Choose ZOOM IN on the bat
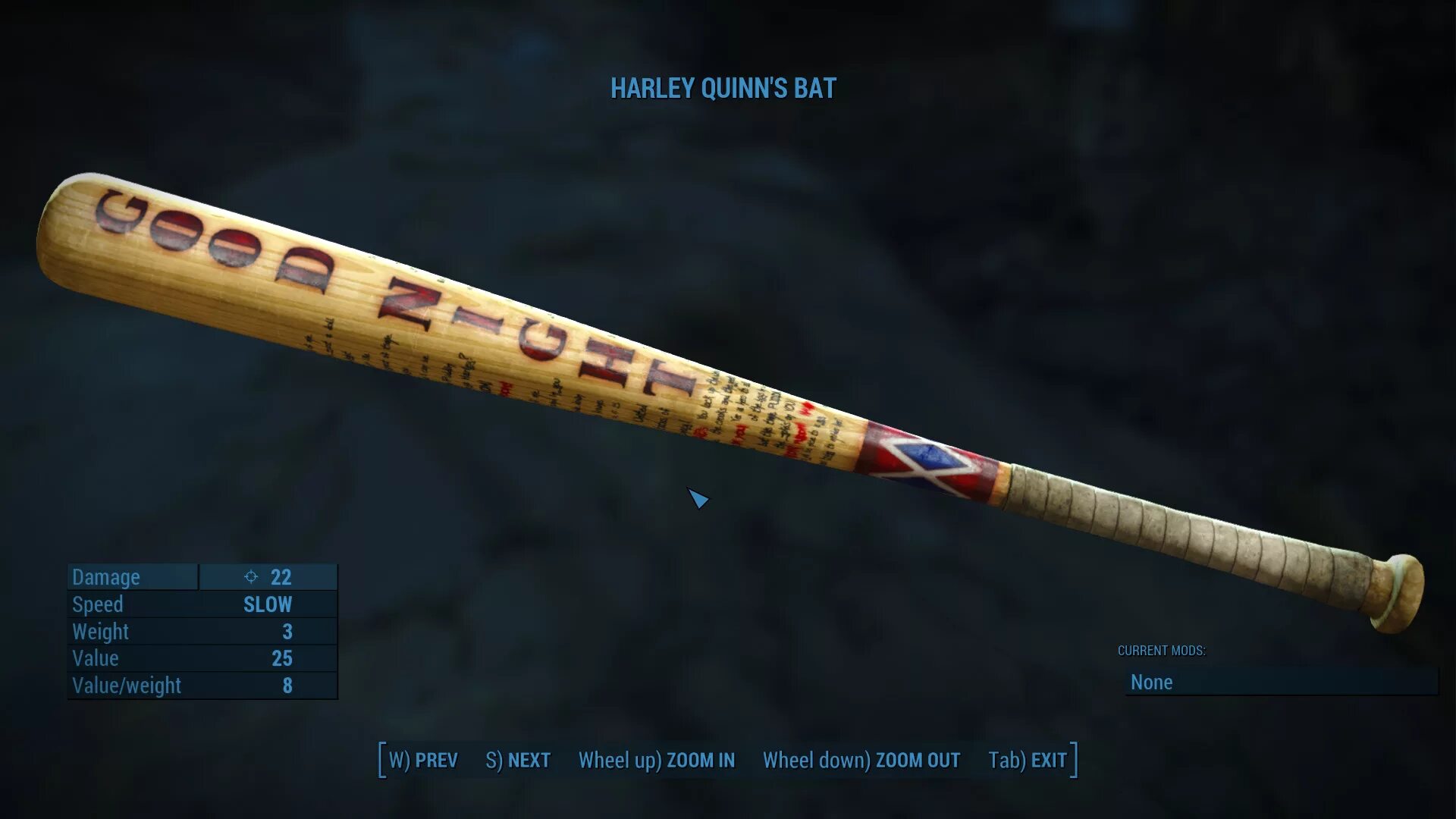 tap(657, 760)
